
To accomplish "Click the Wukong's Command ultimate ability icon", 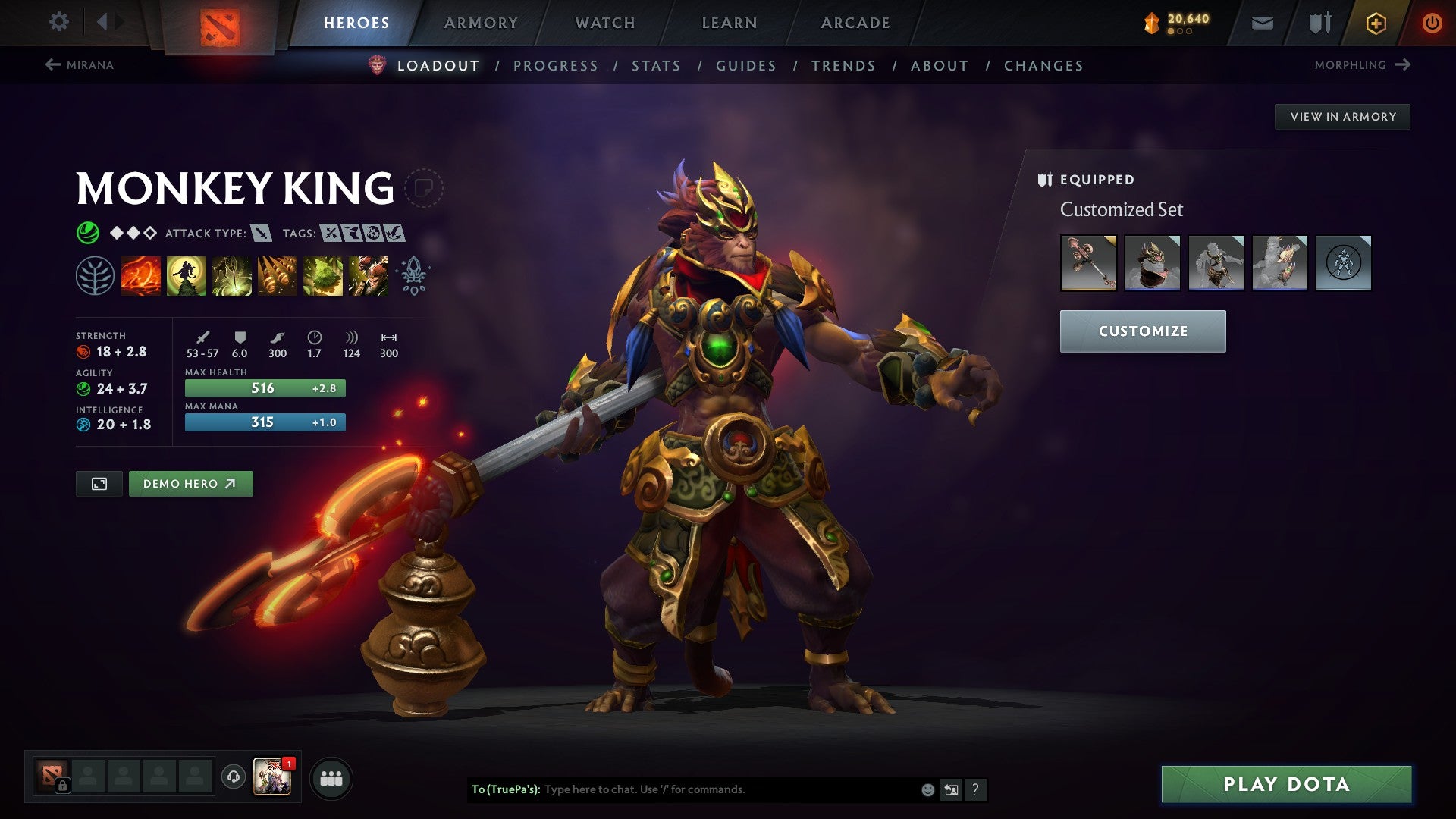I will coord(368,275).
